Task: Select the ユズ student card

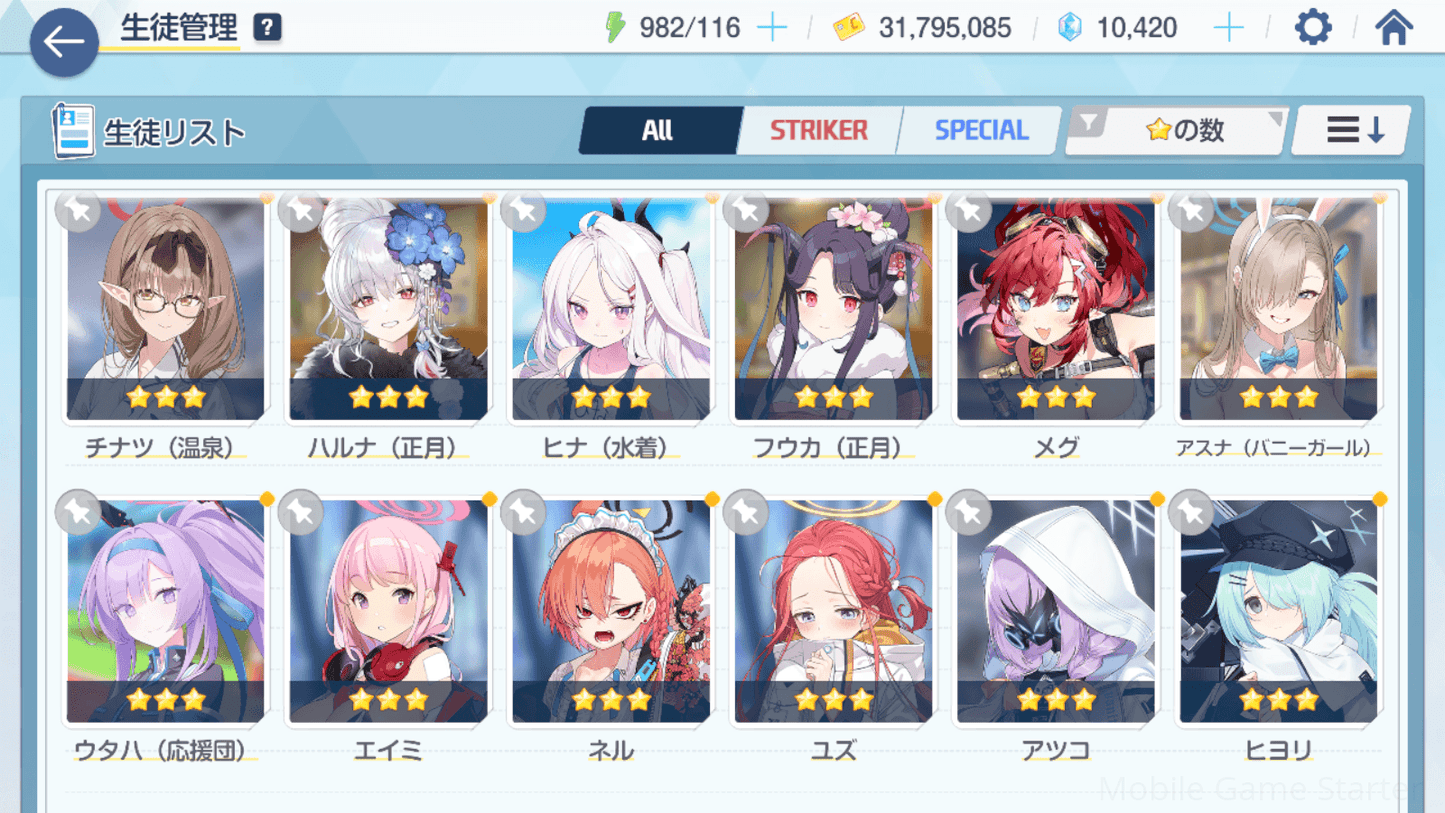Action: tap(833, 612)
